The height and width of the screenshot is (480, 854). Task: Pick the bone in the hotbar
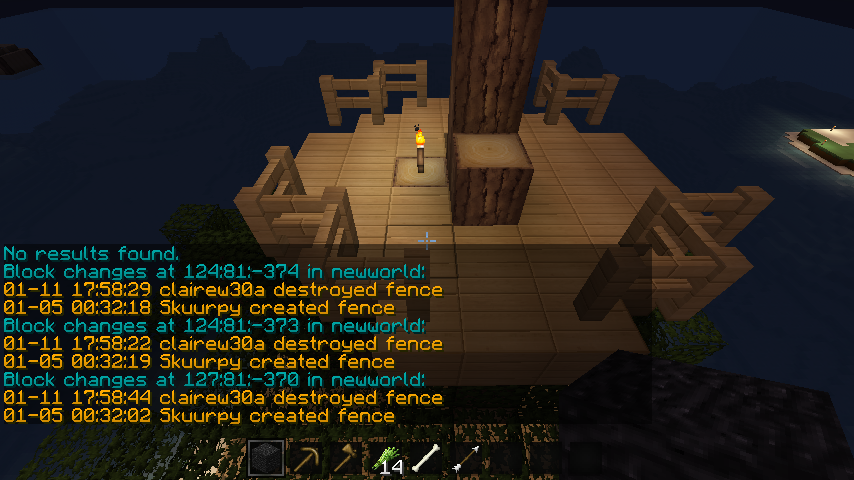(426, 459)
